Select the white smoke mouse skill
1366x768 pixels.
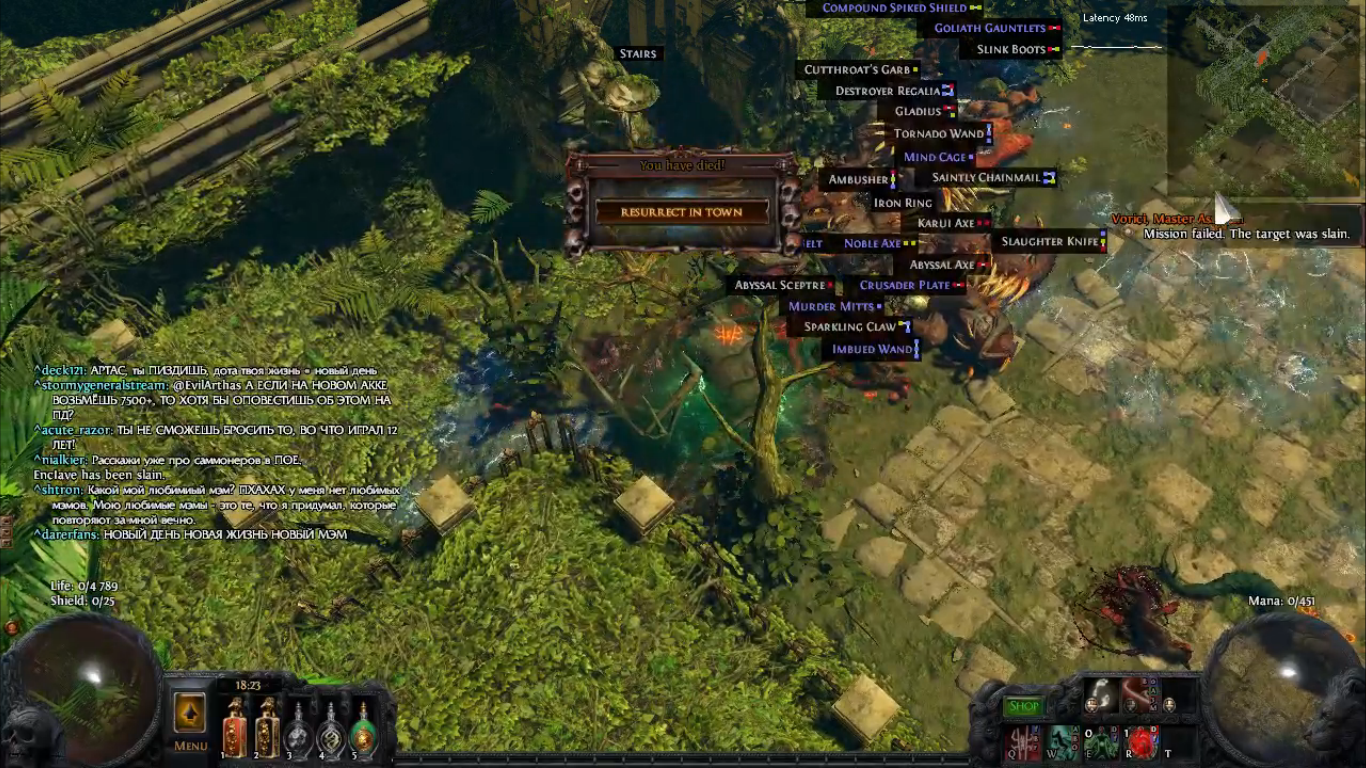coord(1101,696)
